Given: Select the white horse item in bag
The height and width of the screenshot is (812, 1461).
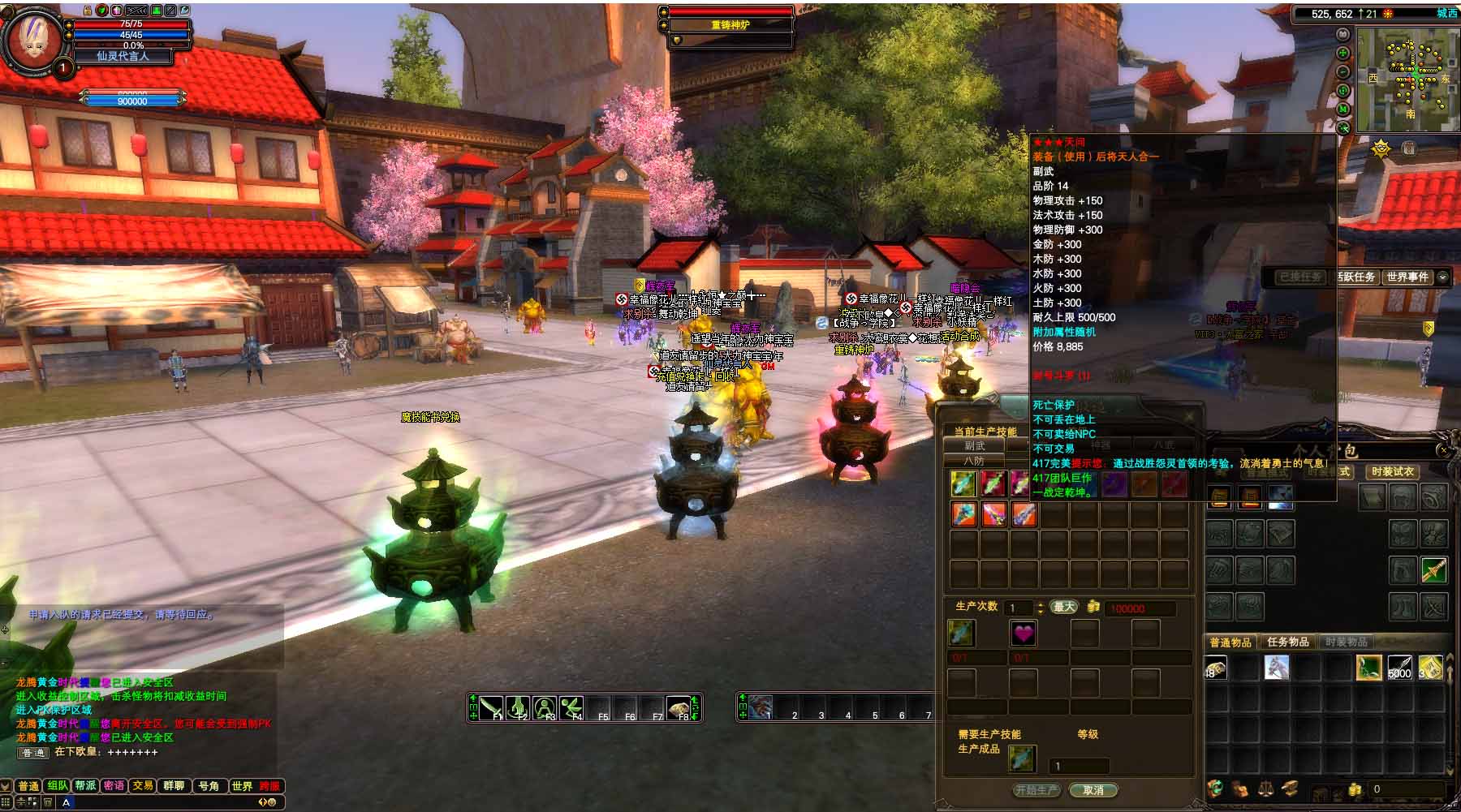Looking at the screenshot, I should pos(1276,667).
